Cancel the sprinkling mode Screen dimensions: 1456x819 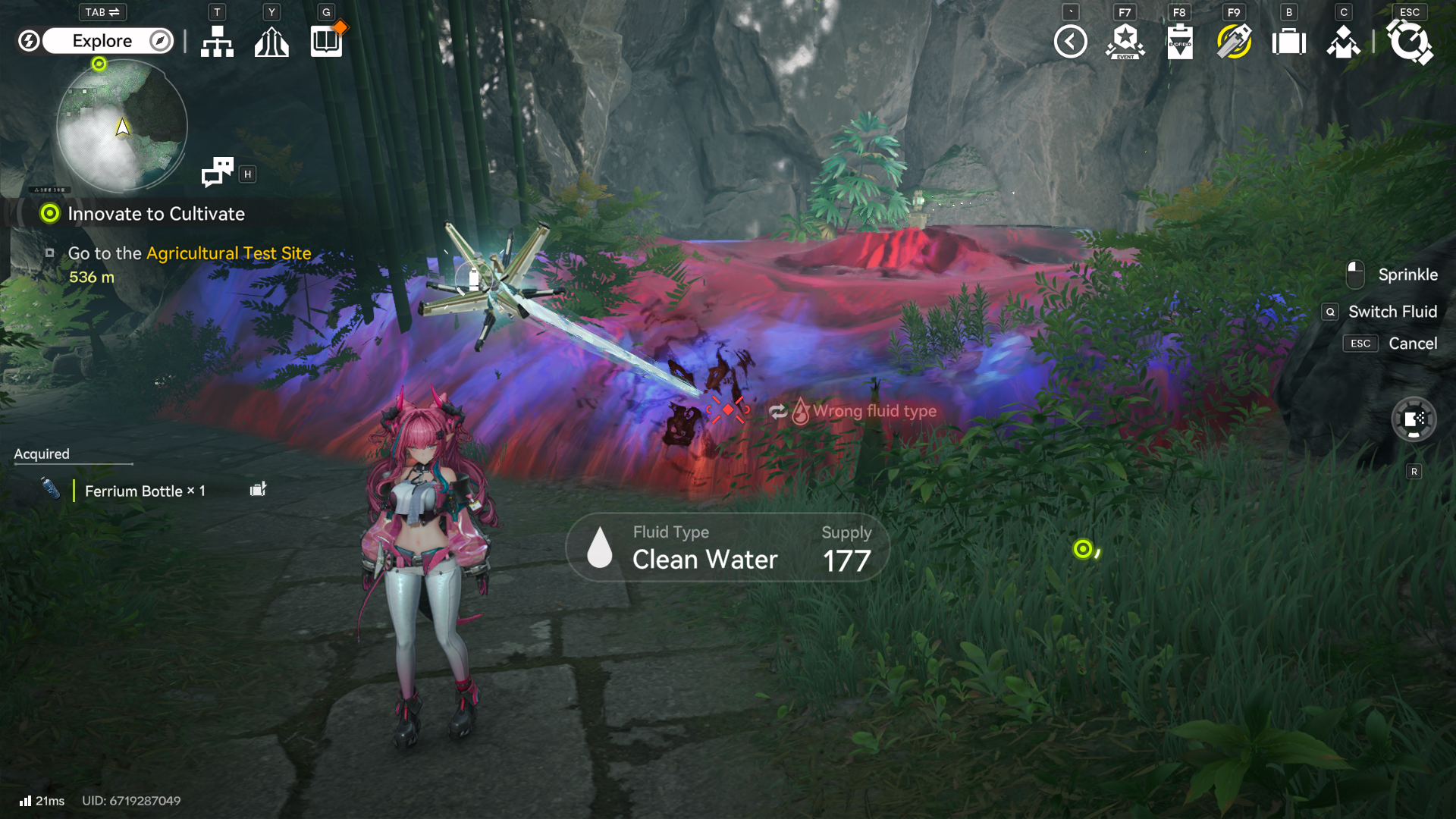[x=1412, y=344]
